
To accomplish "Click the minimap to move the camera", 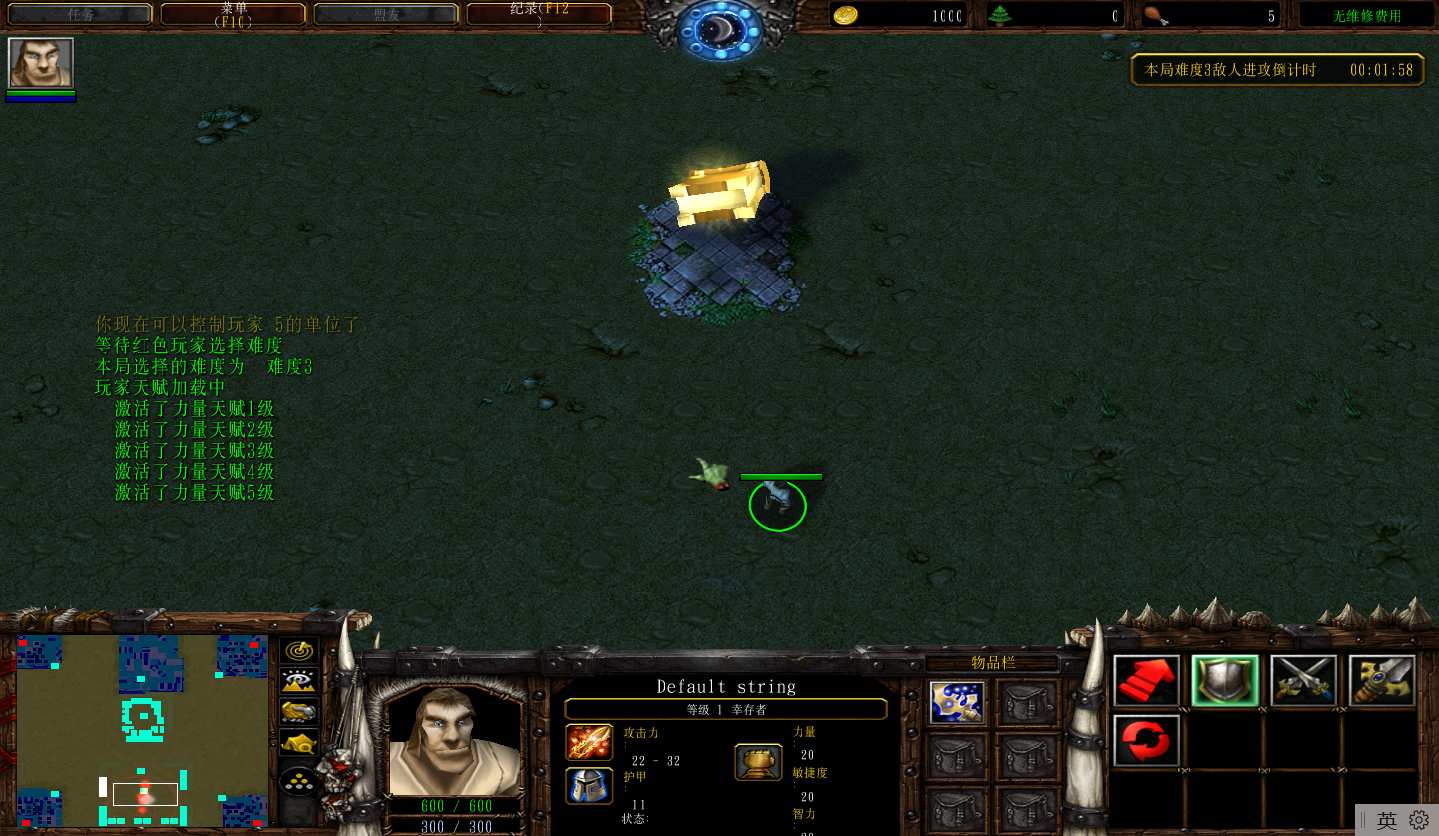I will pyautogui.click(x=143, y=729).
